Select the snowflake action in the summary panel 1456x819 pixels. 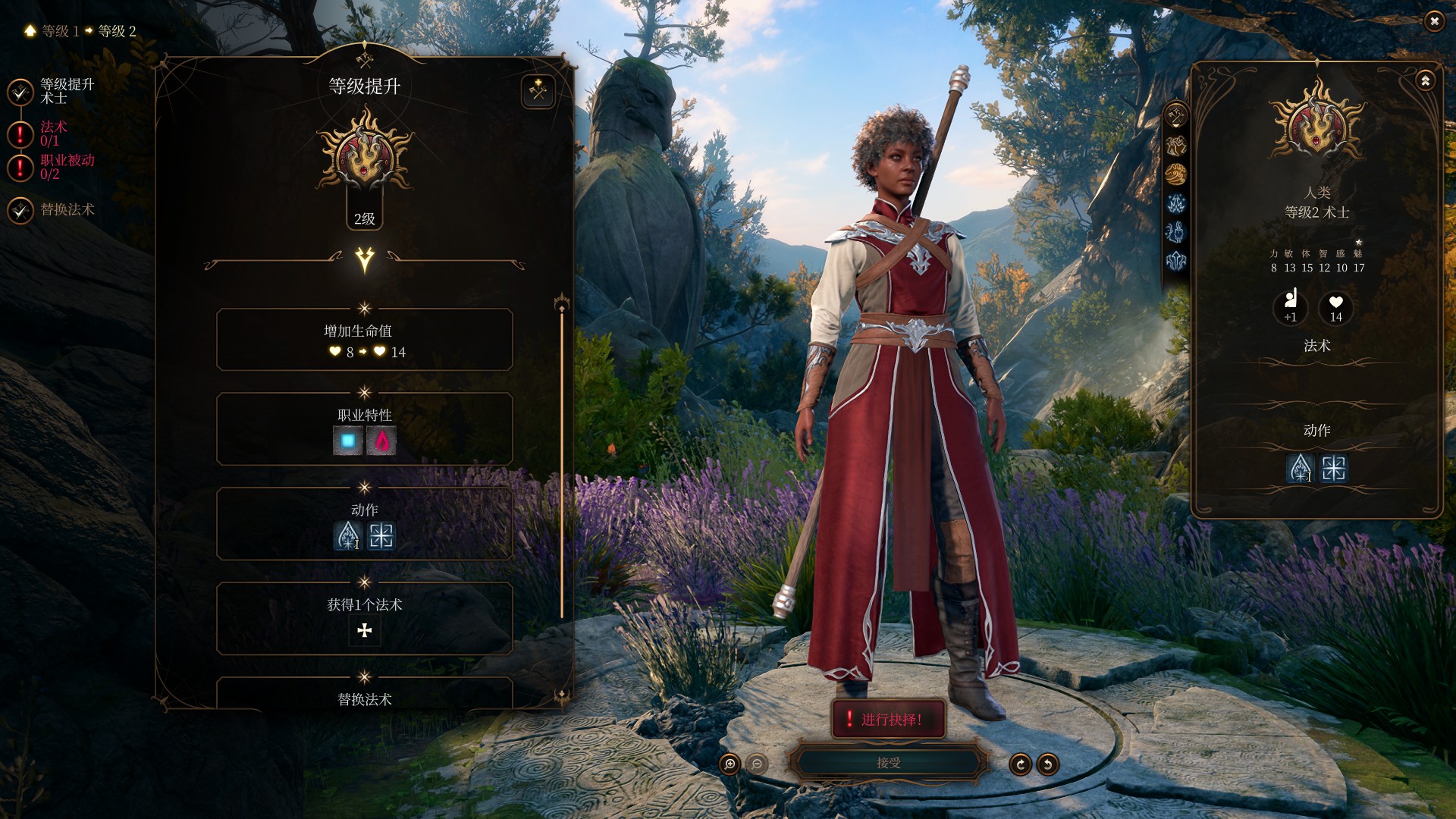coord(1334,469)
